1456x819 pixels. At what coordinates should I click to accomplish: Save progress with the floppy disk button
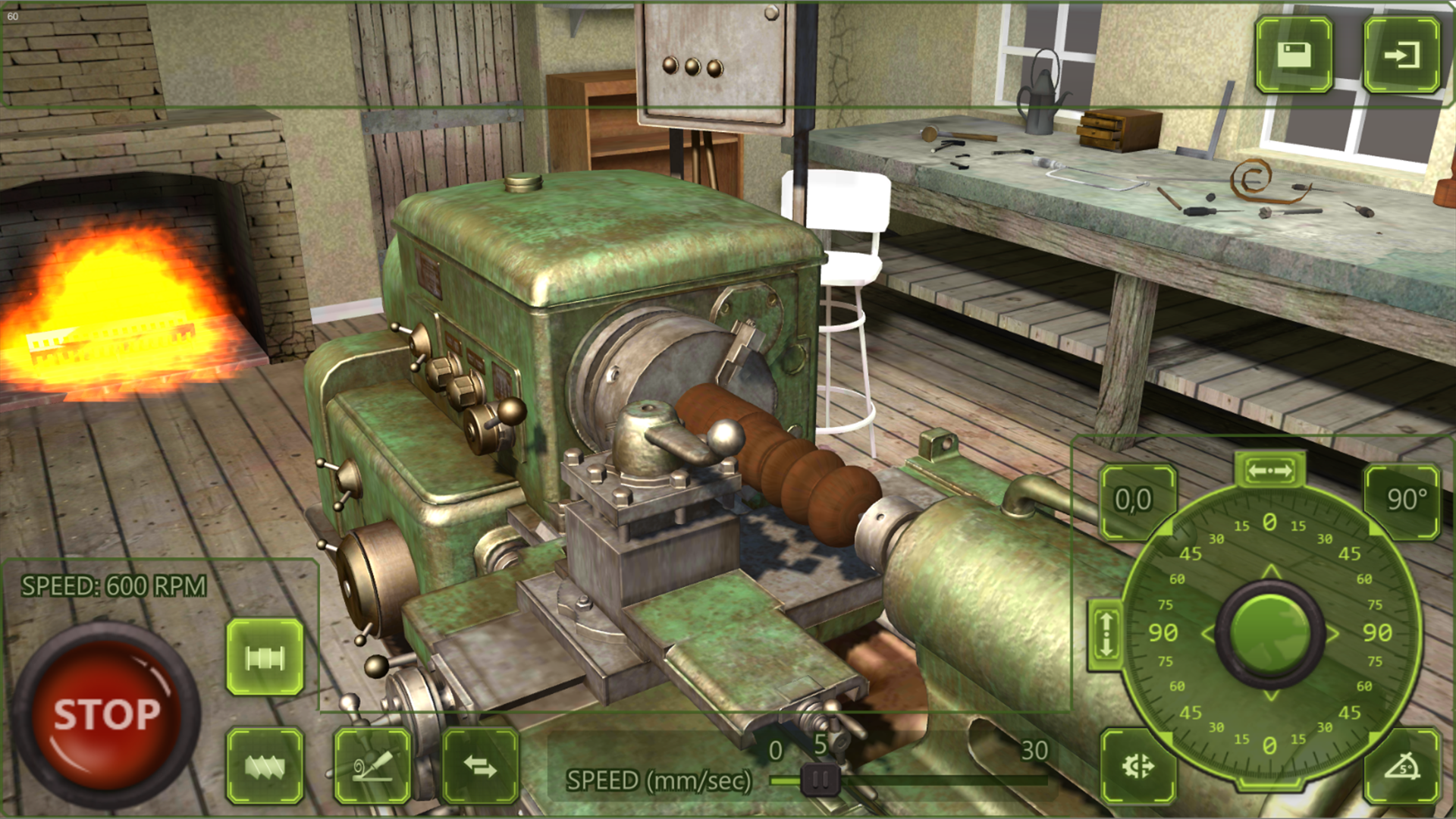click(x=1294, y=55)
